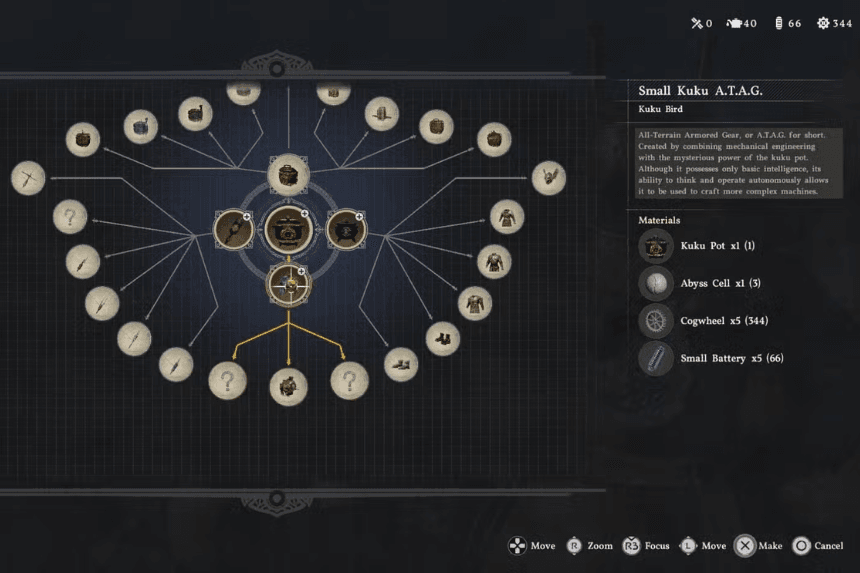Choose the pickaxe-shaped tool recipe node
The width and height of the screenshot is (860, 573).
(x=28, y=179)
